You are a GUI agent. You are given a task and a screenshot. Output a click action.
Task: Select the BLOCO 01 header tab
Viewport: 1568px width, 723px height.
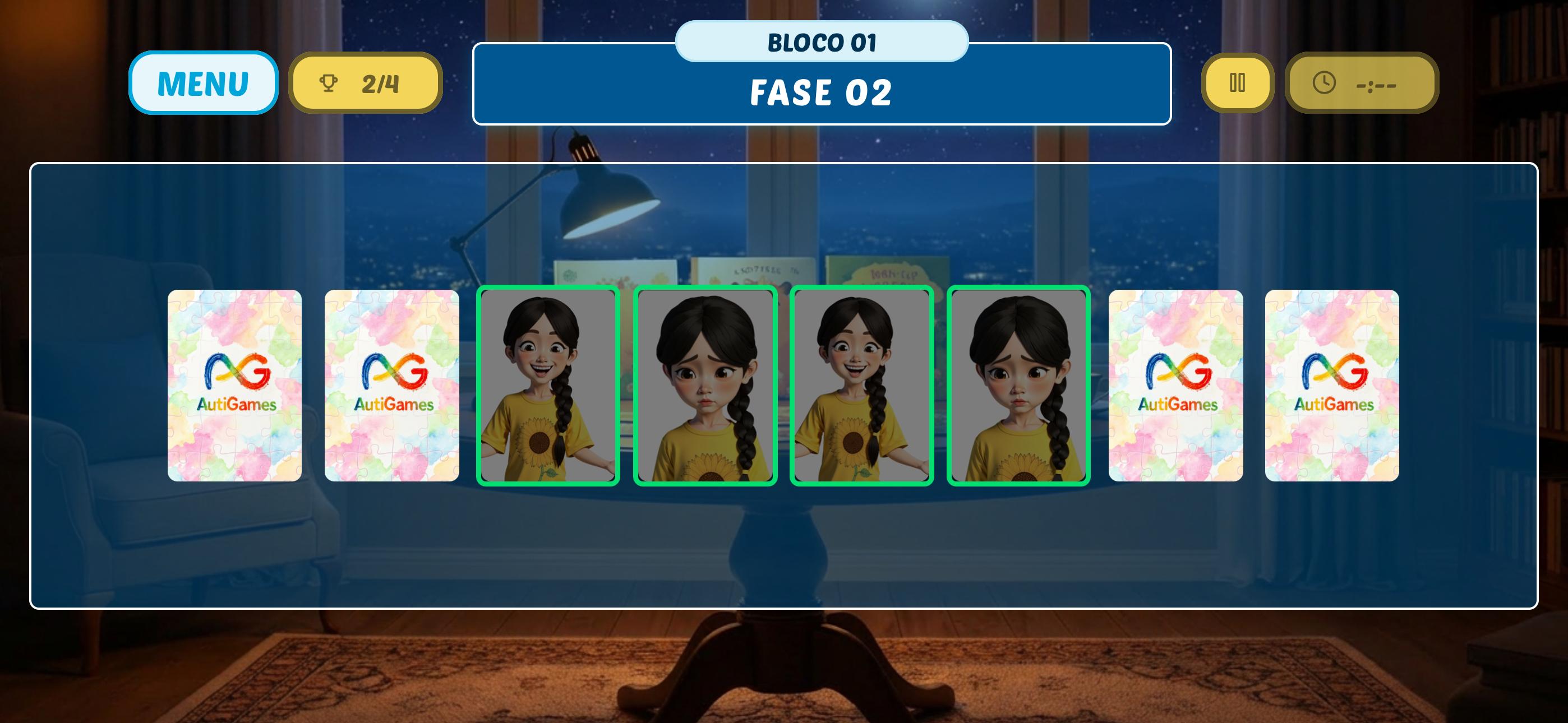pyautogui.click(x=822, y=41)
